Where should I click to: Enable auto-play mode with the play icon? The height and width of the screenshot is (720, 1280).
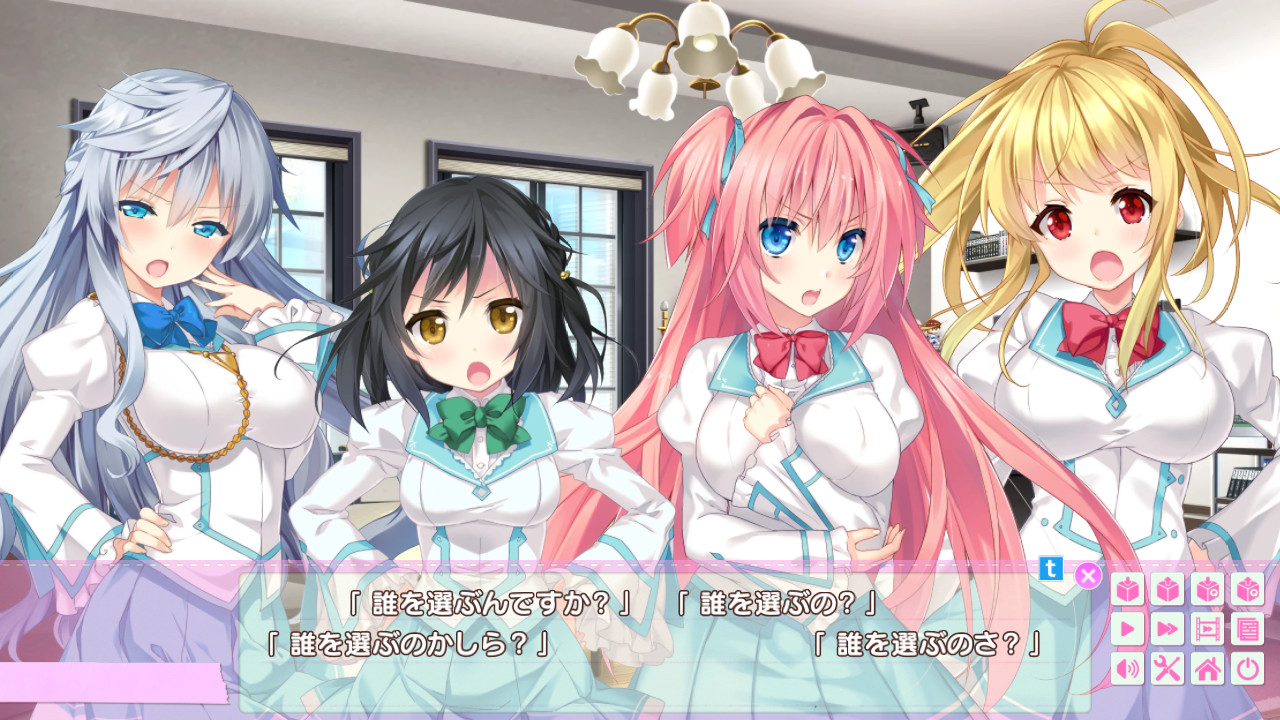[x=1126, y=630]
